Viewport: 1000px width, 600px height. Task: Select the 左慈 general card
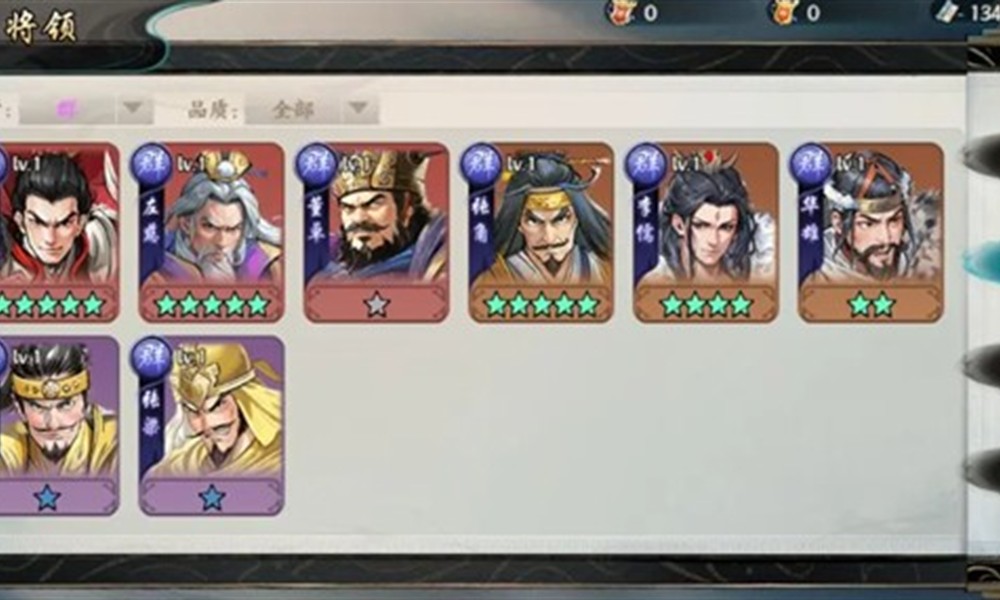tap(212, 232)
